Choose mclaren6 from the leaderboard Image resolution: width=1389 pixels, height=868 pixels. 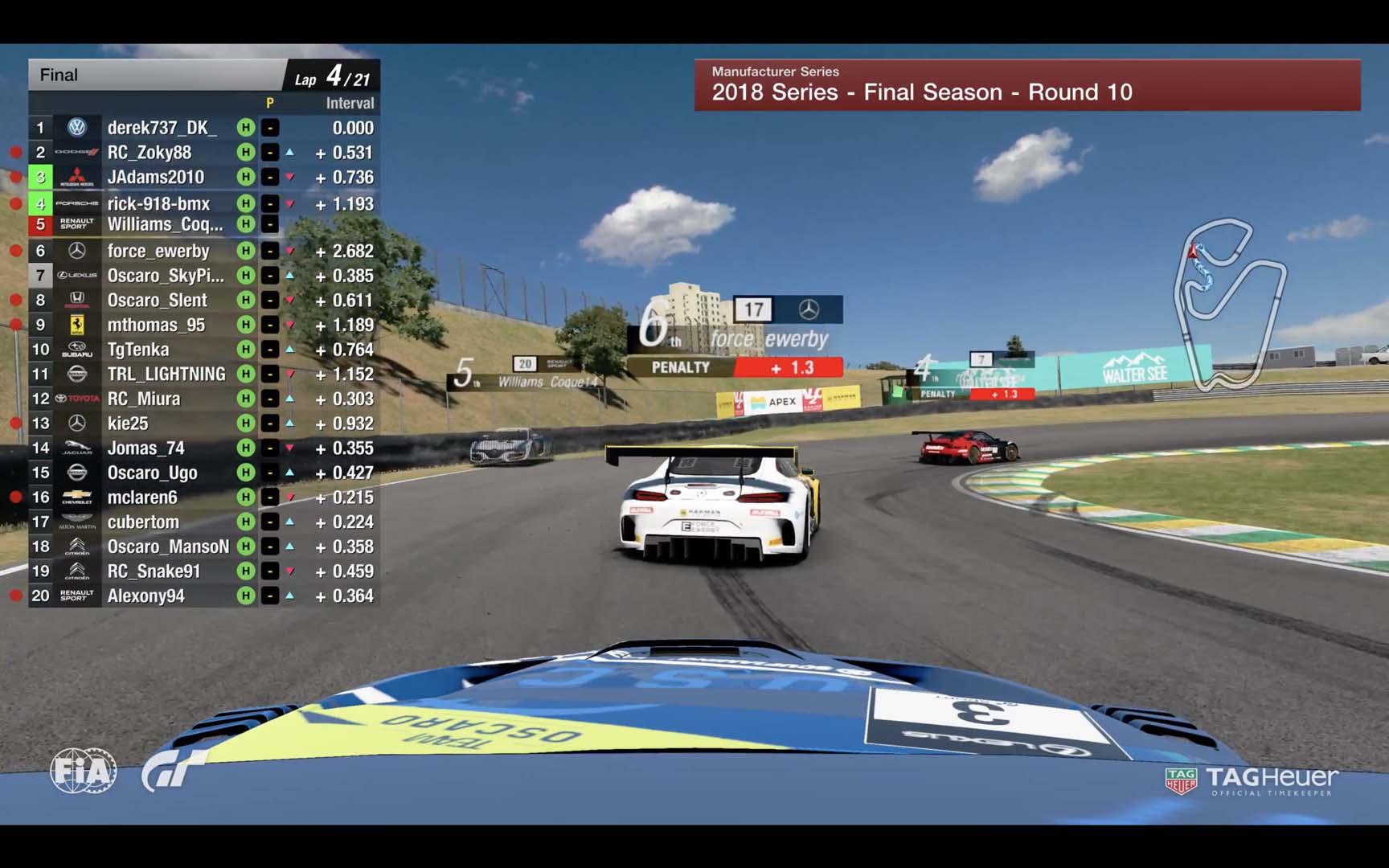[142, 497]
